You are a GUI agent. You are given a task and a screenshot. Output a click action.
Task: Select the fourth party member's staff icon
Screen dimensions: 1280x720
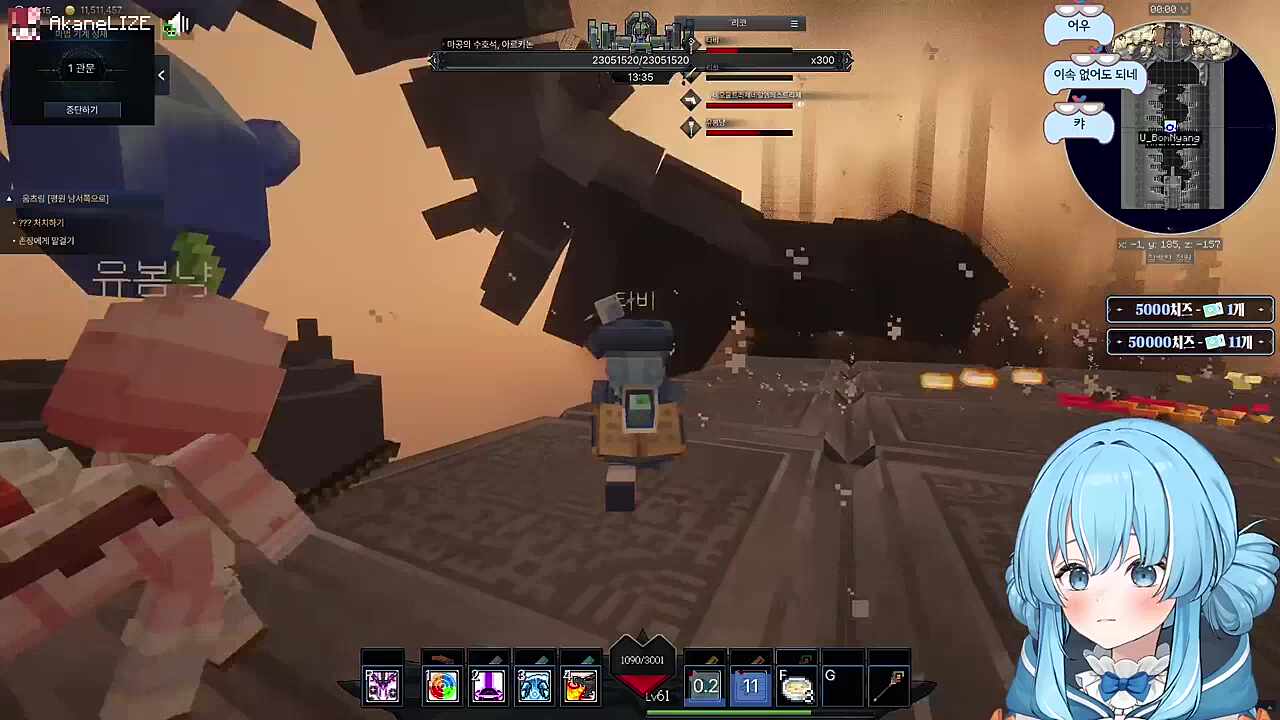[x=690, y=127]
